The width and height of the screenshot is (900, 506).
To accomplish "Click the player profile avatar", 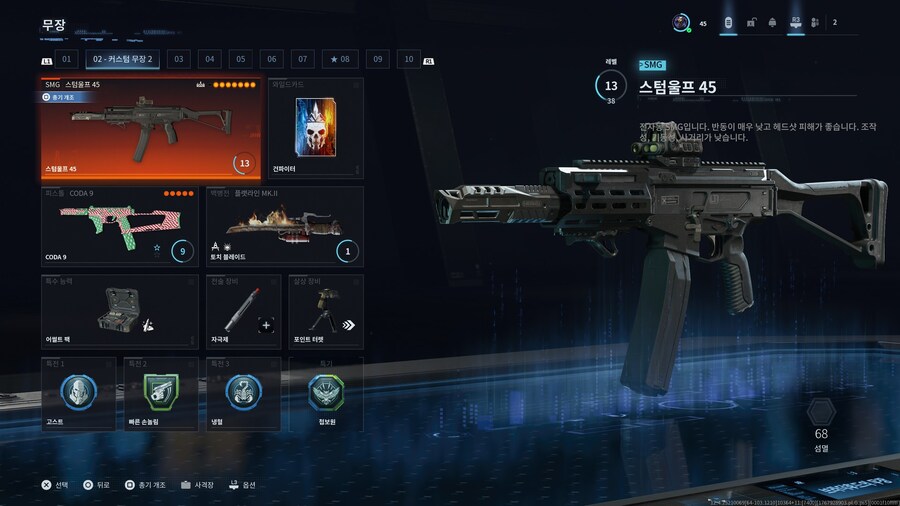I will point(680,22).
